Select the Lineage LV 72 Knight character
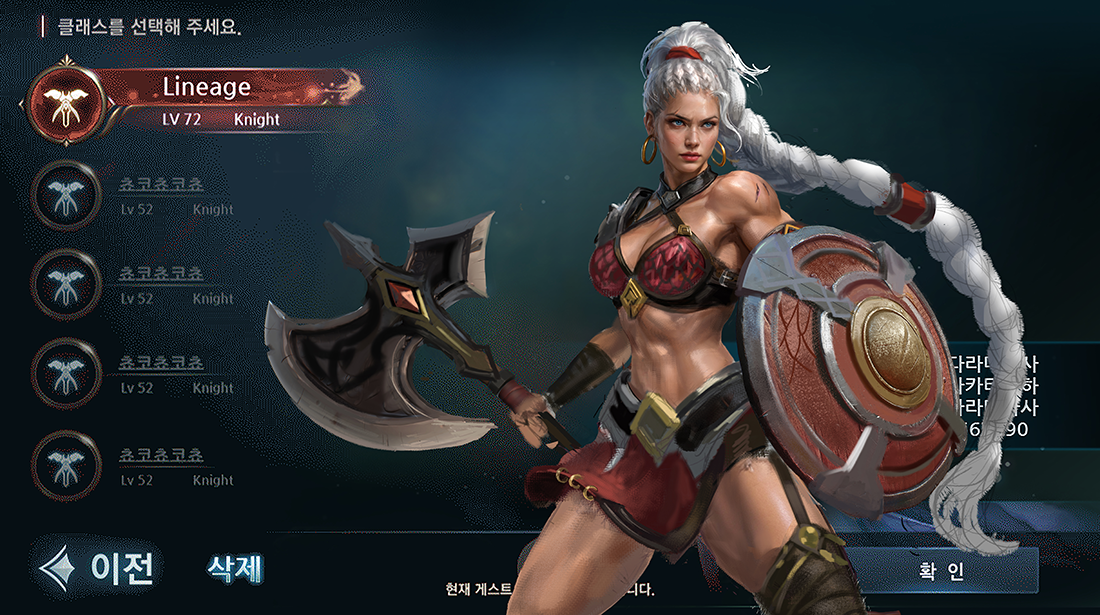Viewport: 1100px width, 615px height. click(x=205, y=99)
